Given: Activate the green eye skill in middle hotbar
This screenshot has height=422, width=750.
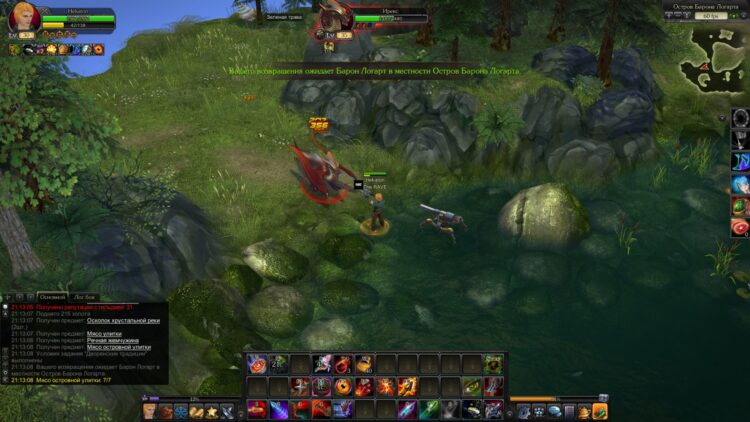Looking at the screenshot, I should click(x=470, y=386).
